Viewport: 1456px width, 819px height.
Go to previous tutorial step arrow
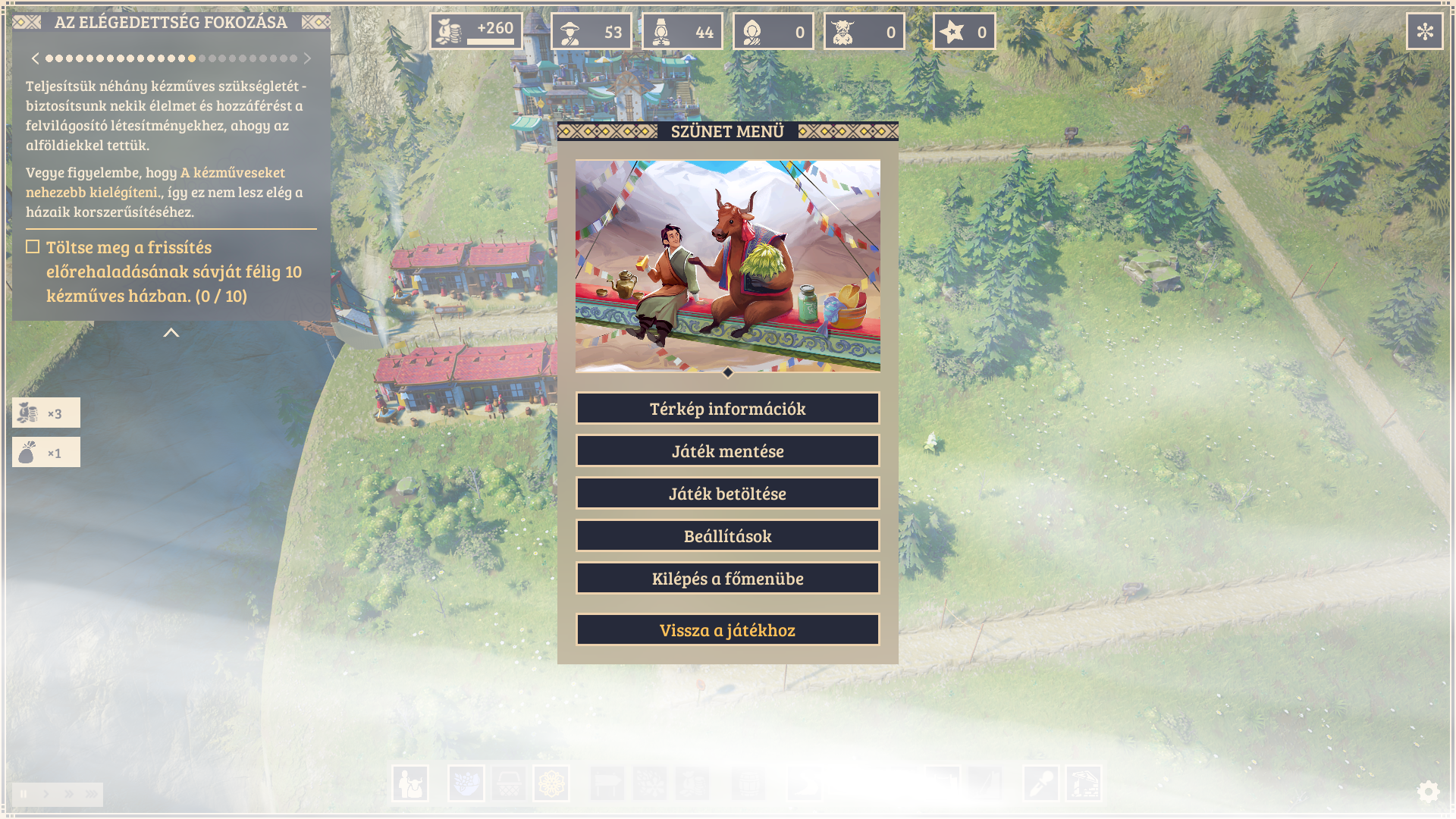(x=35, y=58)
